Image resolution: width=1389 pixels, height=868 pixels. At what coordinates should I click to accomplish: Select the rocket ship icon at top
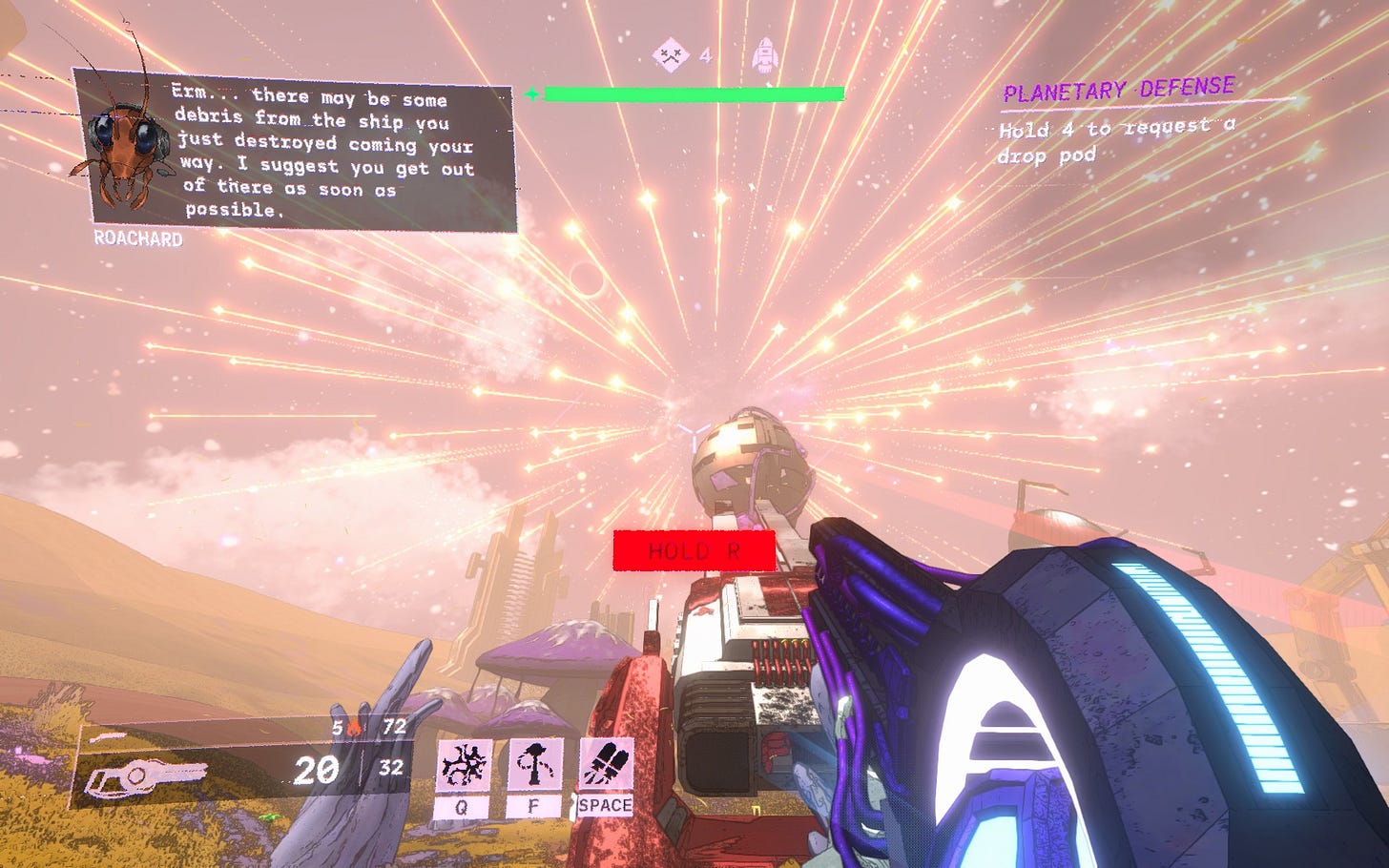pos(765,55)
